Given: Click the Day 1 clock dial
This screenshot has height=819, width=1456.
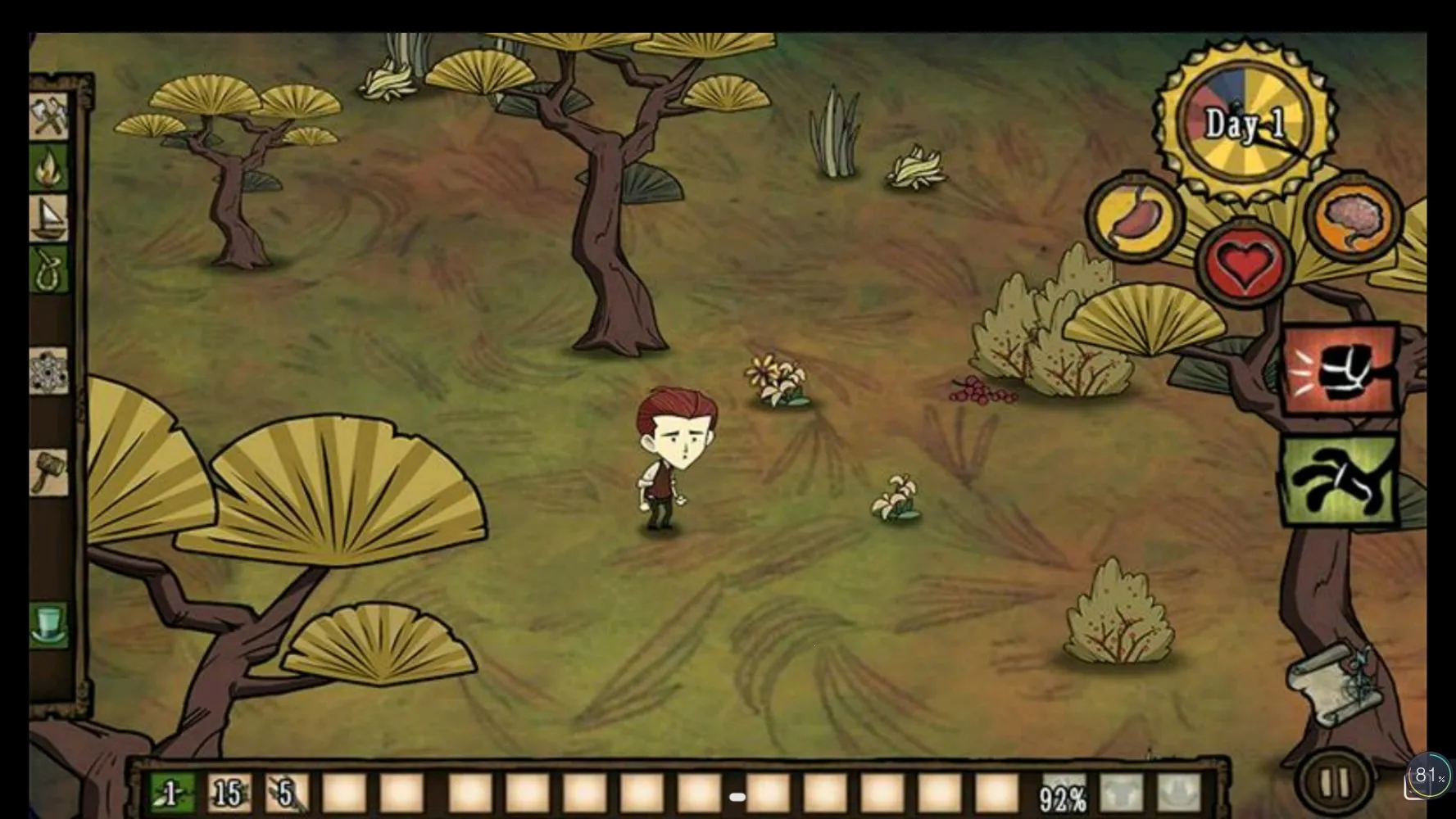Looking at the screenshot, I should tap(1244, 123).
